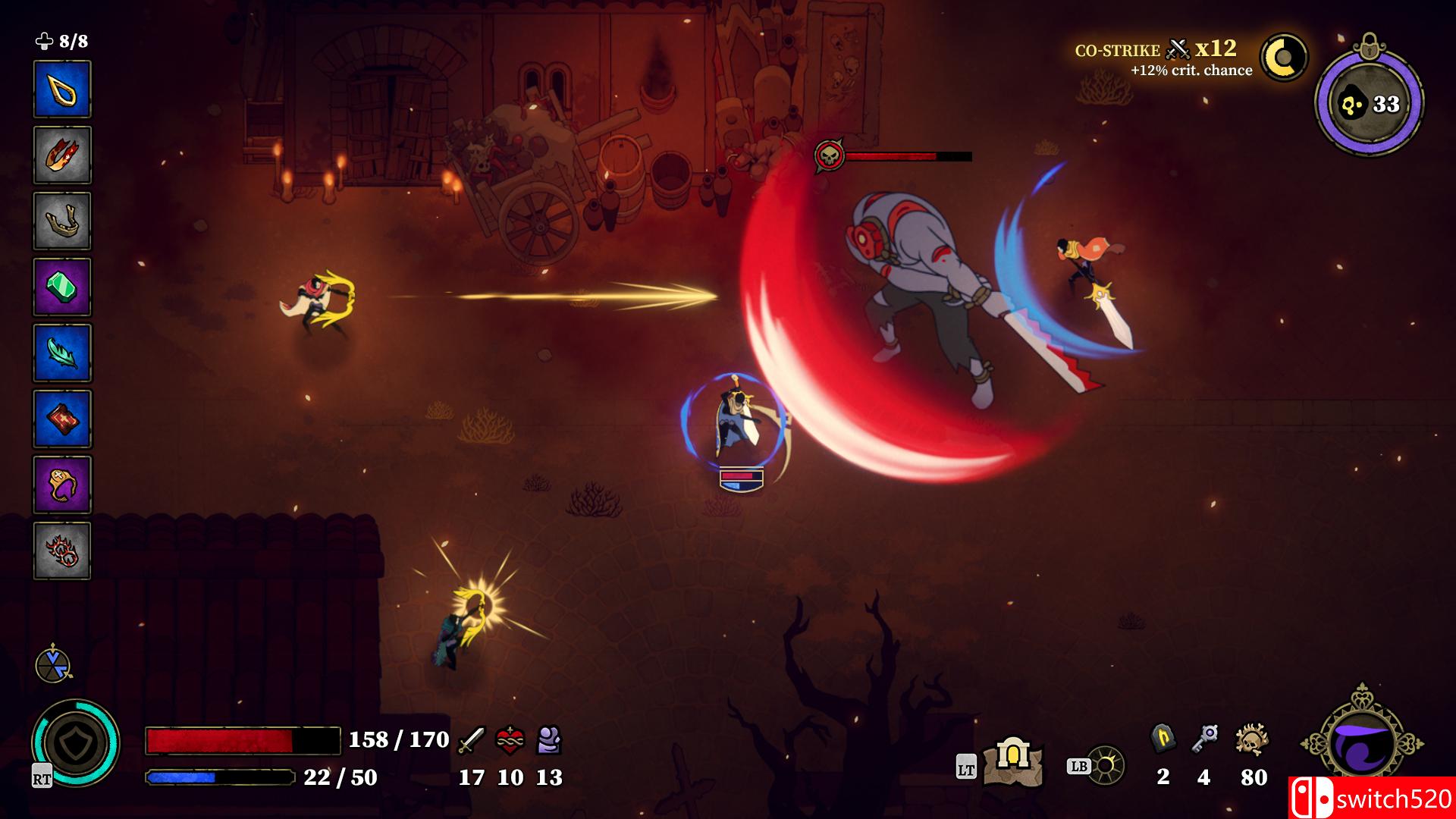Click the silver key counter icon
This screenshot has height=819, width=1456.
click(x=1203, y=738)
